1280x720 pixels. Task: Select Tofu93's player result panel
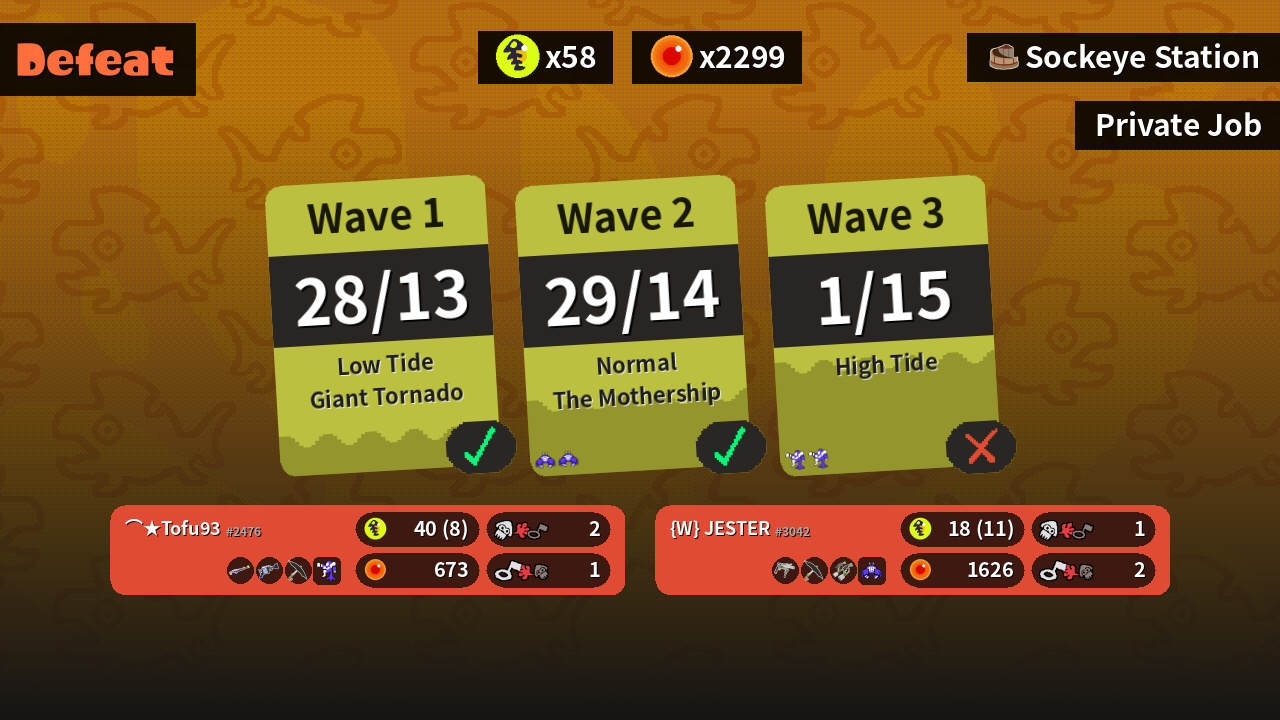click(367, 550)
